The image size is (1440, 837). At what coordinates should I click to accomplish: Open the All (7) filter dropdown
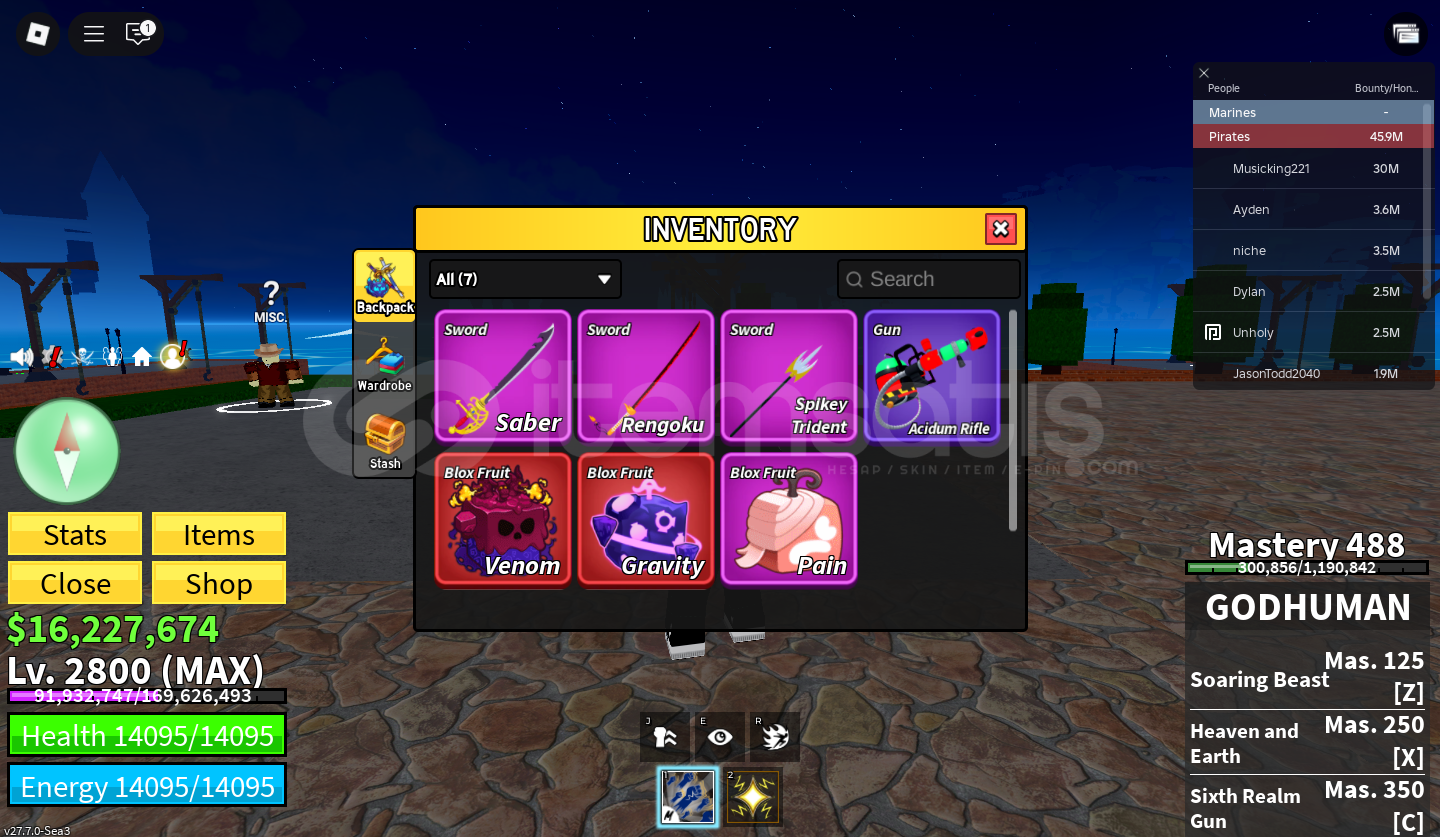[x=524, y=279]
